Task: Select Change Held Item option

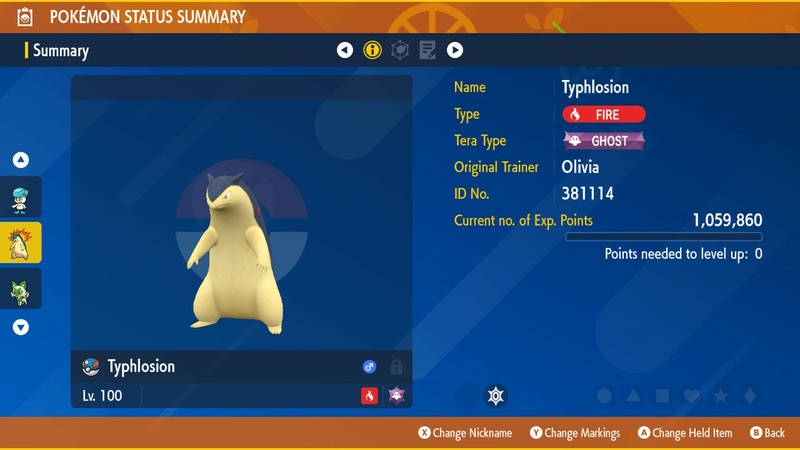Action: coord(686,433)
